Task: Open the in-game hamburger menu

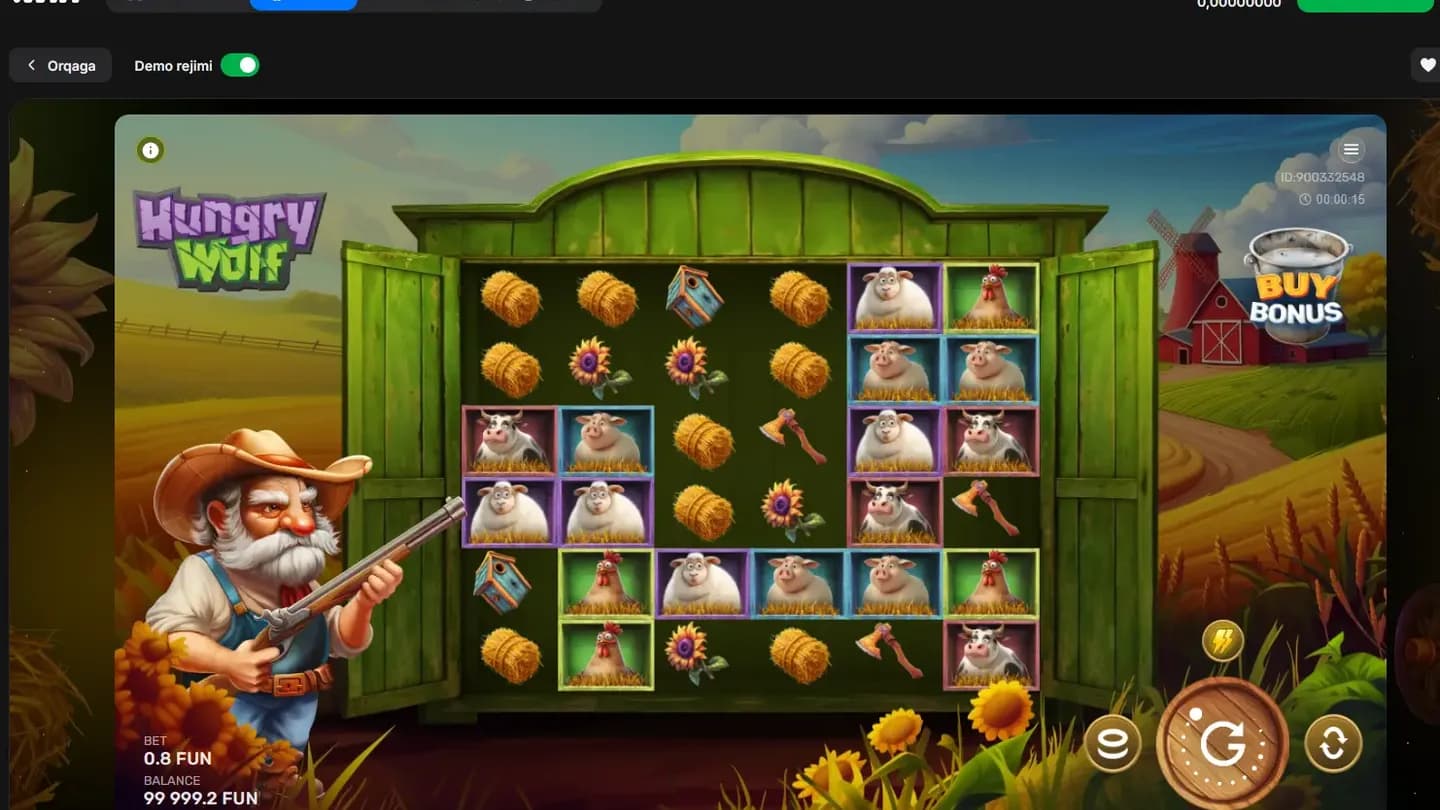Action: pos(1351,149)
